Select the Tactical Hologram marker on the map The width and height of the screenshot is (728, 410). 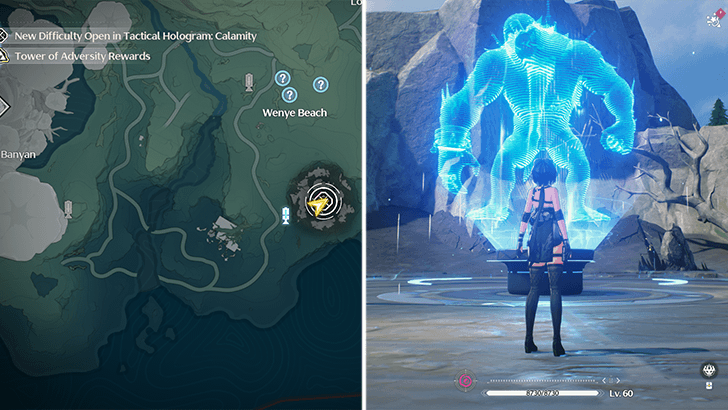[321, 200]
